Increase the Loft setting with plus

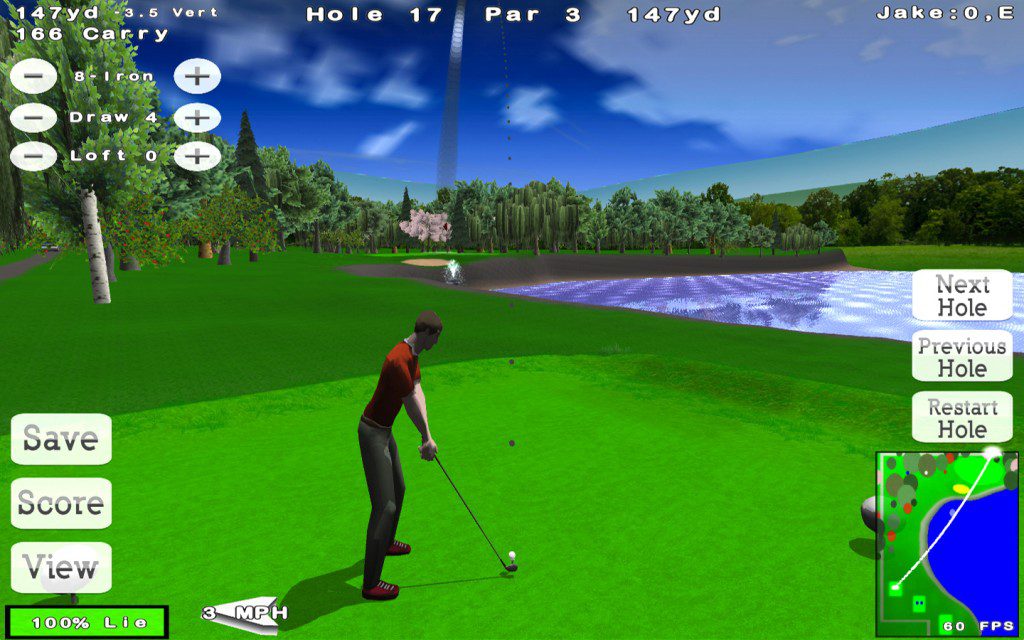(197, 156)
